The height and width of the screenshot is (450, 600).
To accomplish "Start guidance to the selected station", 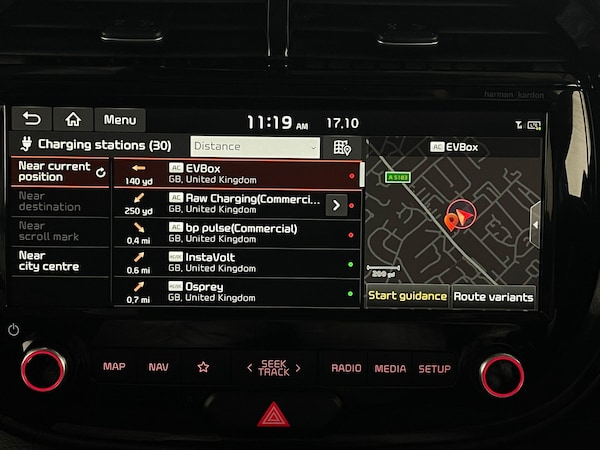I will [x=407, y=296].
